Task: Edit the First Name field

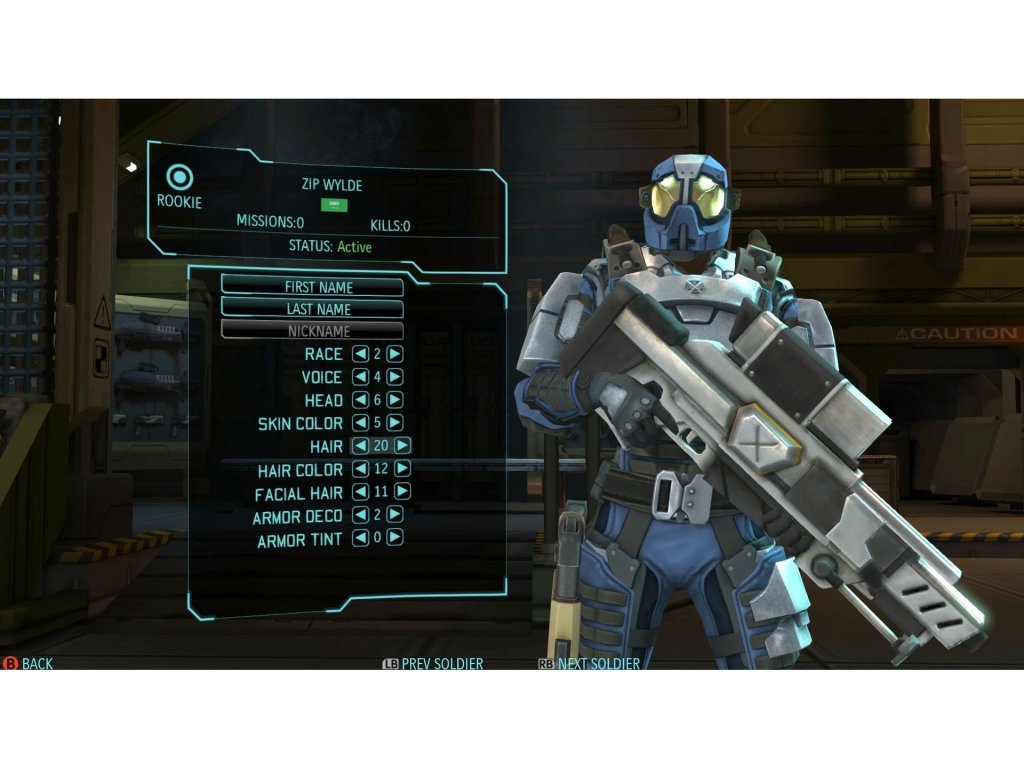Action: click(x=312, y=286)
